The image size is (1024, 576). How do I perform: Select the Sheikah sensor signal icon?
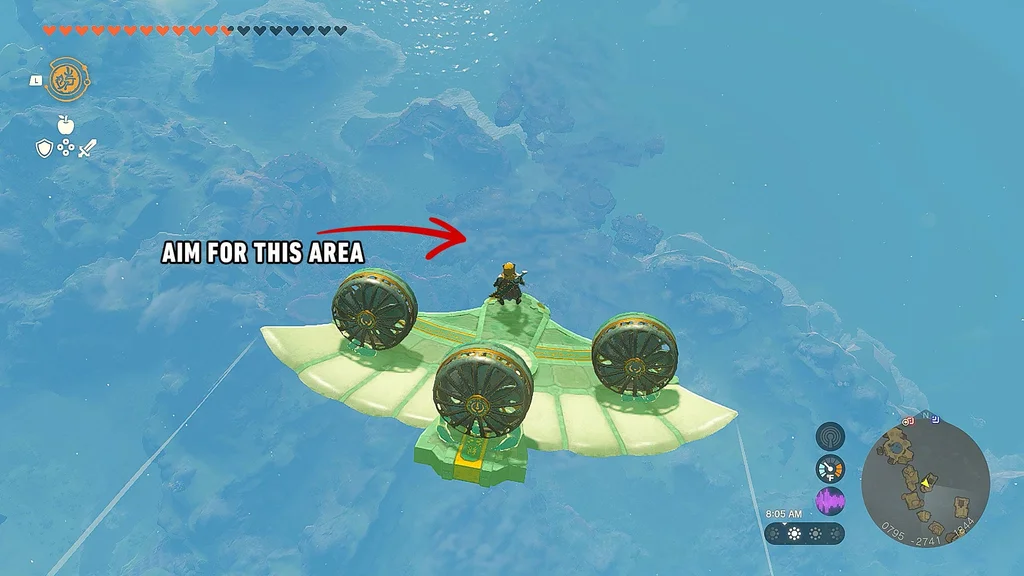[830, 436]
